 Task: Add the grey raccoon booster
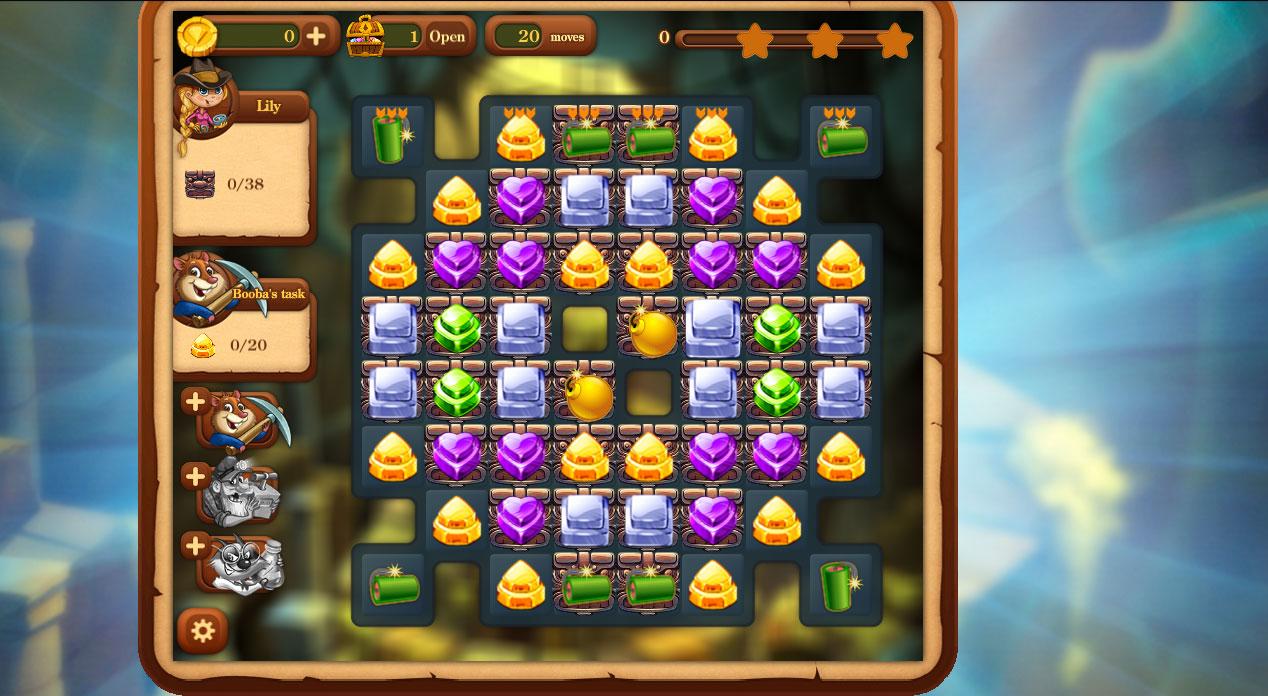pyautogui.click(x=196, y=546)
